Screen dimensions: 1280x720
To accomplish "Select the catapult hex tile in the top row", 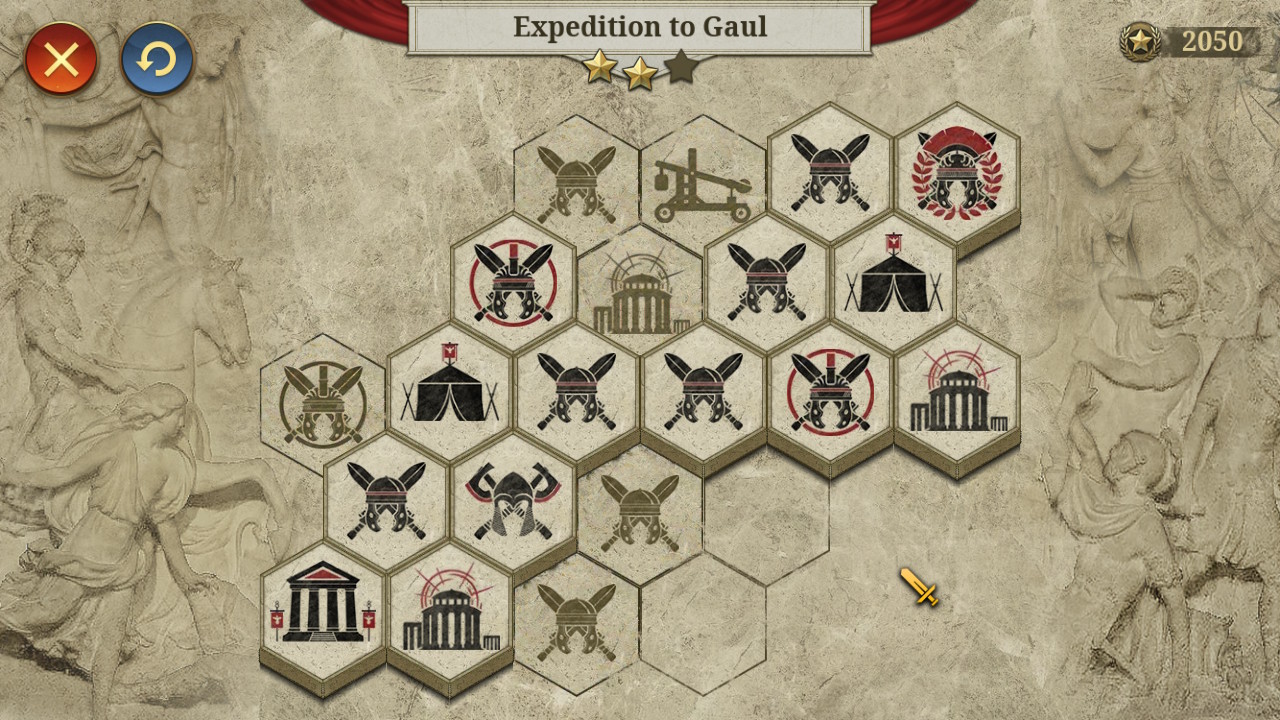I will click(x=700, y=185).
